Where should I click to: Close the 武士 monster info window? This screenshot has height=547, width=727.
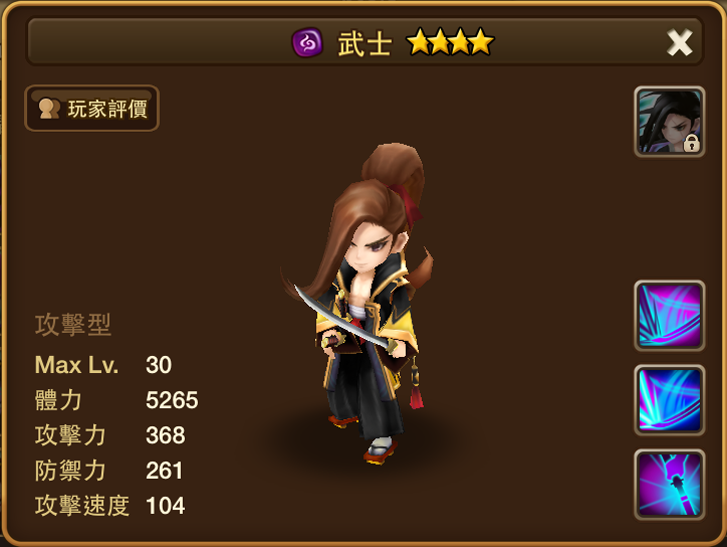679,42
